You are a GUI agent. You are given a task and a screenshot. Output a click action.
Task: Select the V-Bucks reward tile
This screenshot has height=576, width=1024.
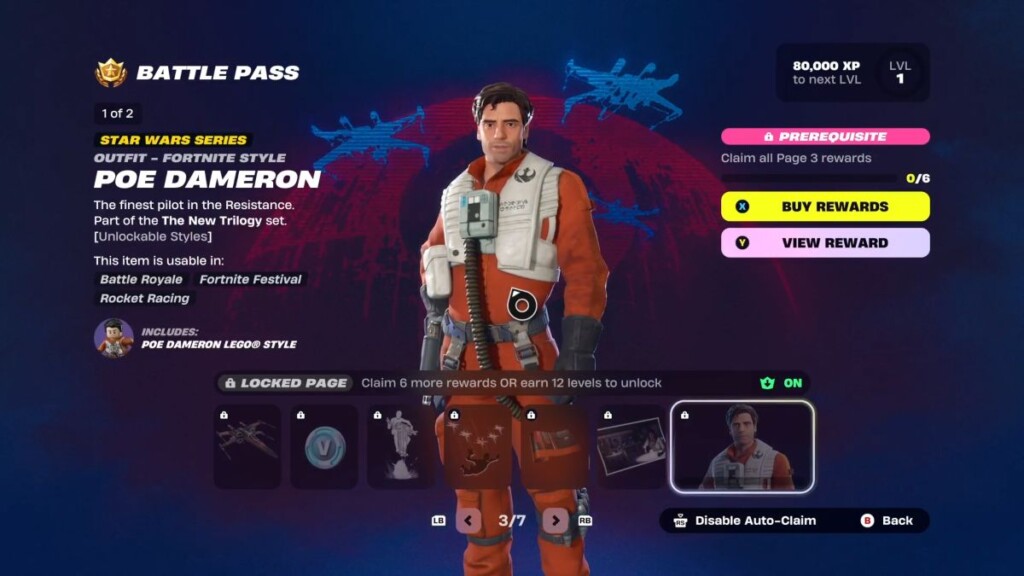click(324, 446)
